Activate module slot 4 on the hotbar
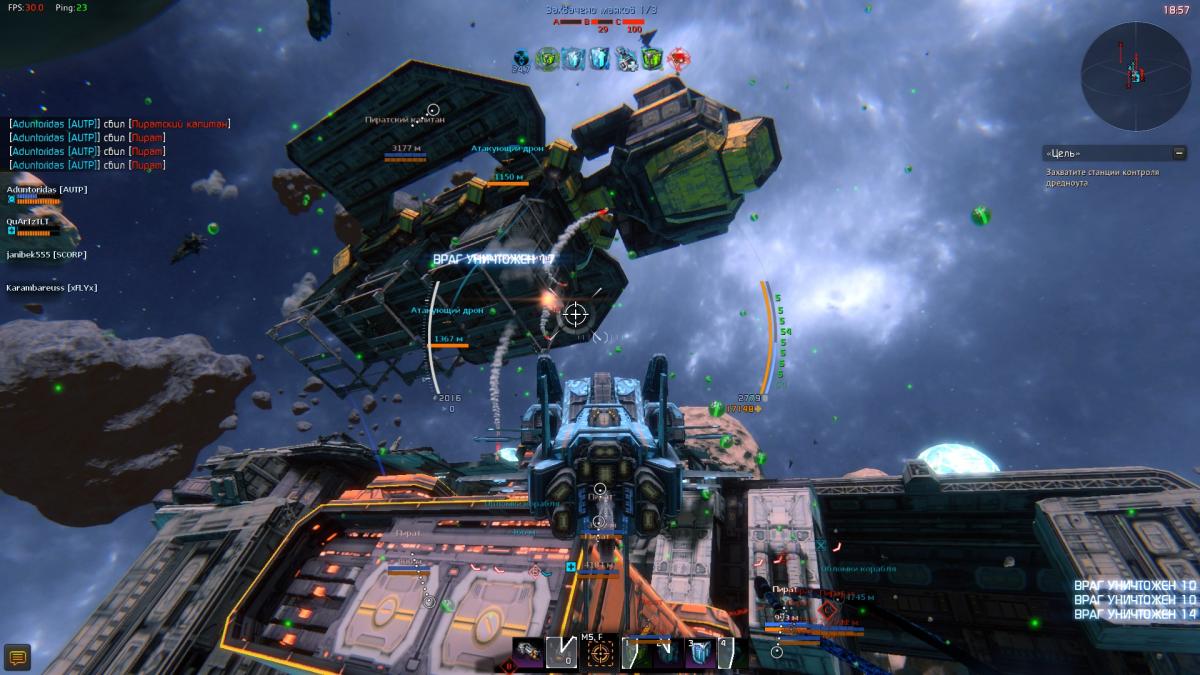Viewport: 1200px width, 675px height. pyautogui.click(x=728, y=653)
